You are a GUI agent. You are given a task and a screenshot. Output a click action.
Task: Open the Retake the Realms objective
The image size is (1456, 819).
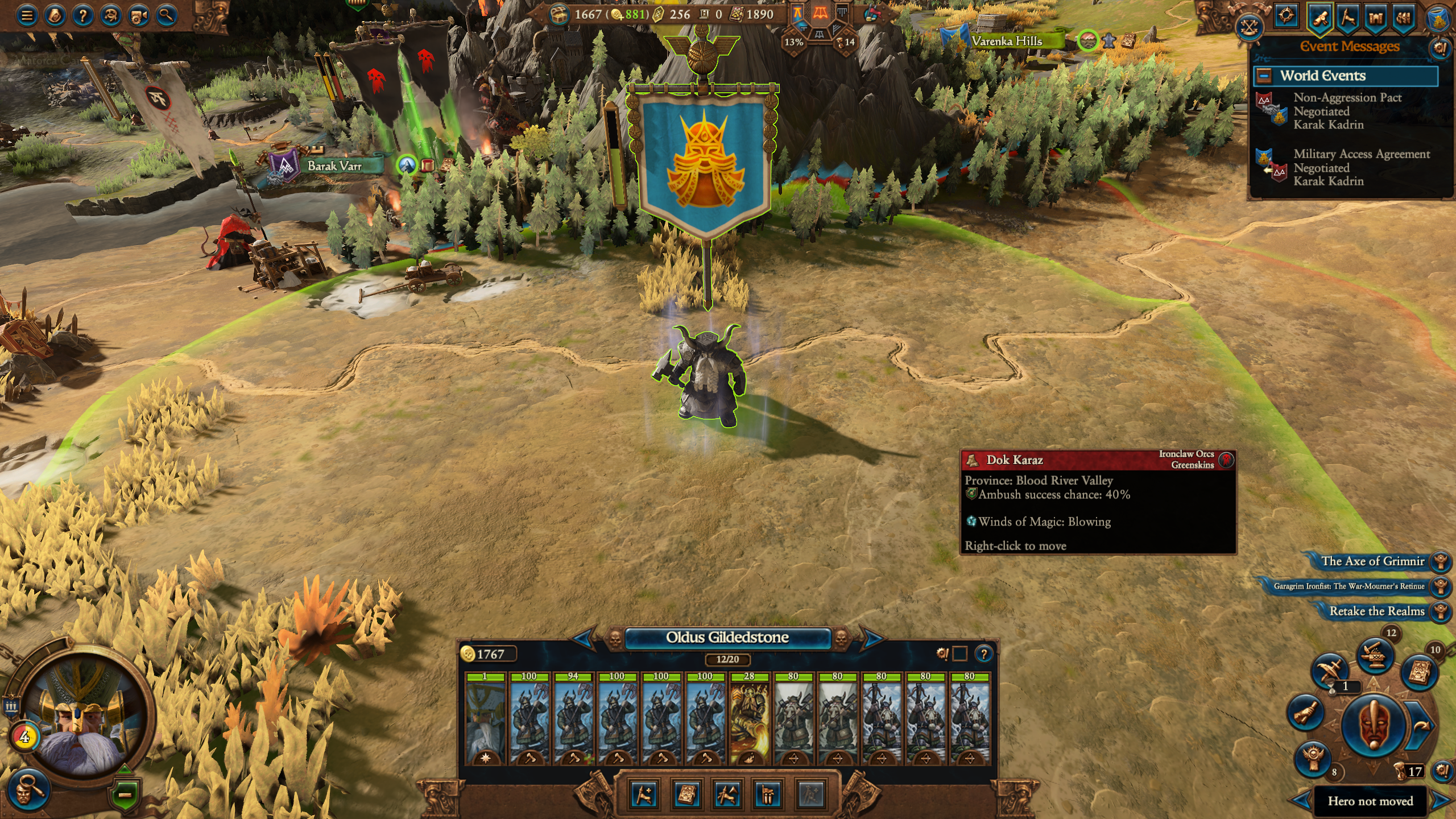click(x=1376, y=611)
